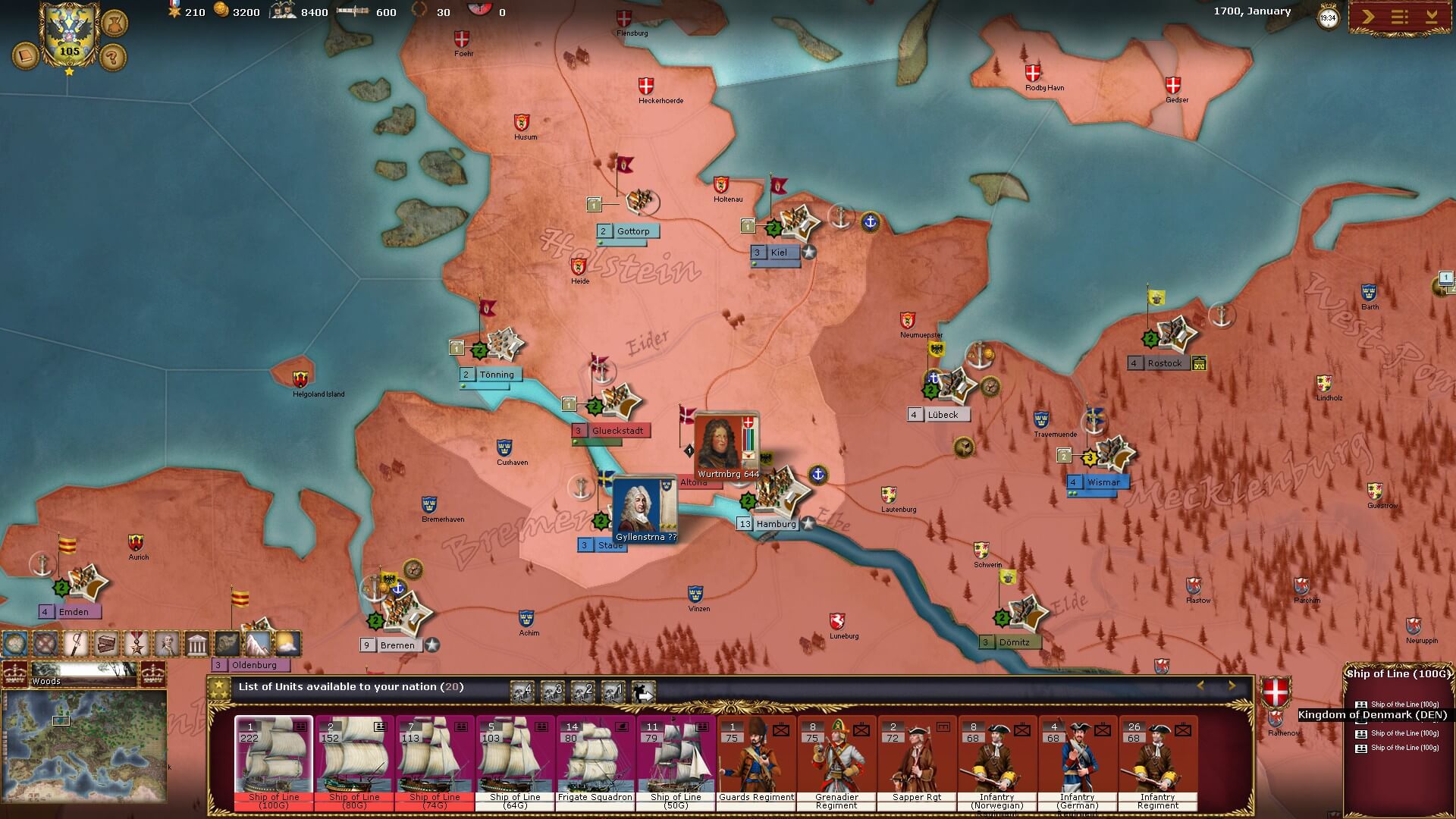Select the Grenadier Regiment card

tap(836, 762)
